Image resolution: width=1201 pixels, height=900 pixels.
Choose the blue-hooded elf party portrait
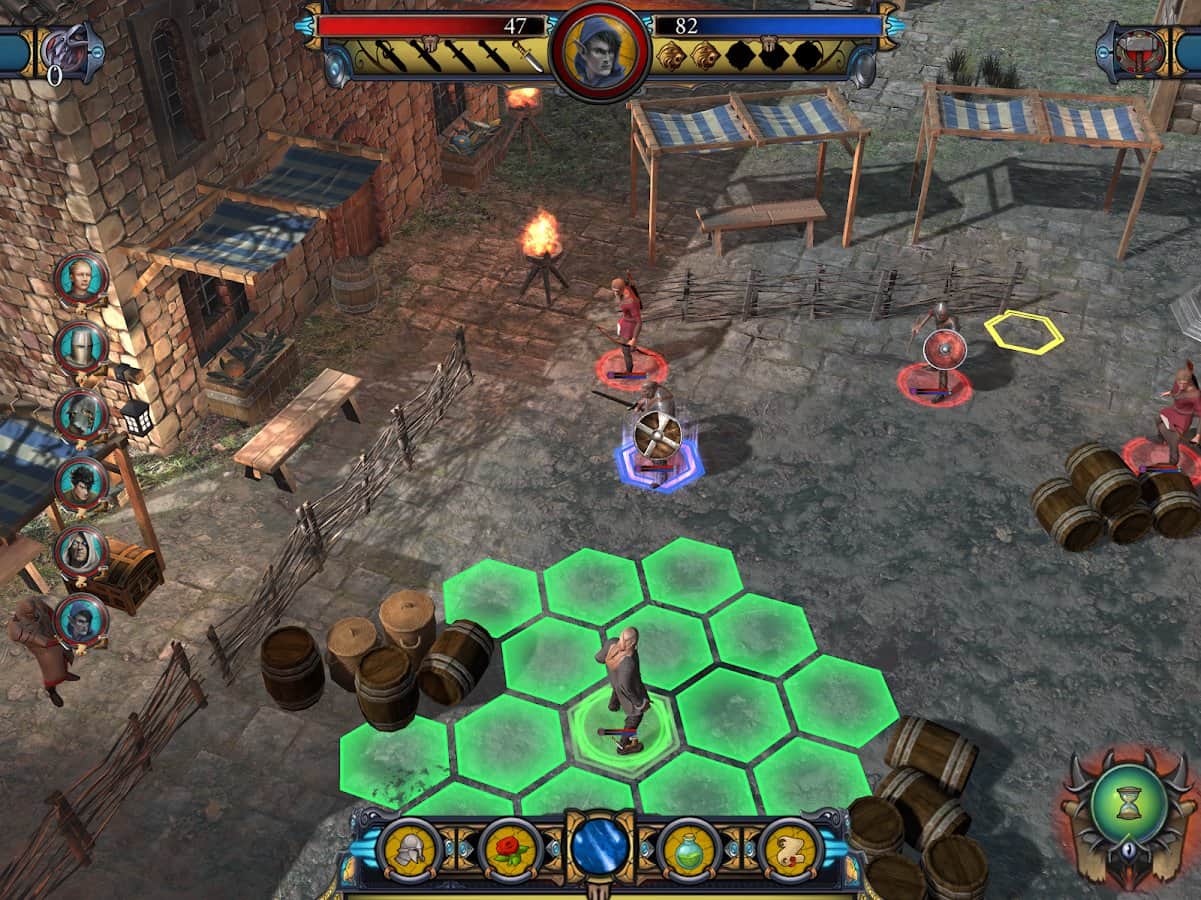point(81,620)
